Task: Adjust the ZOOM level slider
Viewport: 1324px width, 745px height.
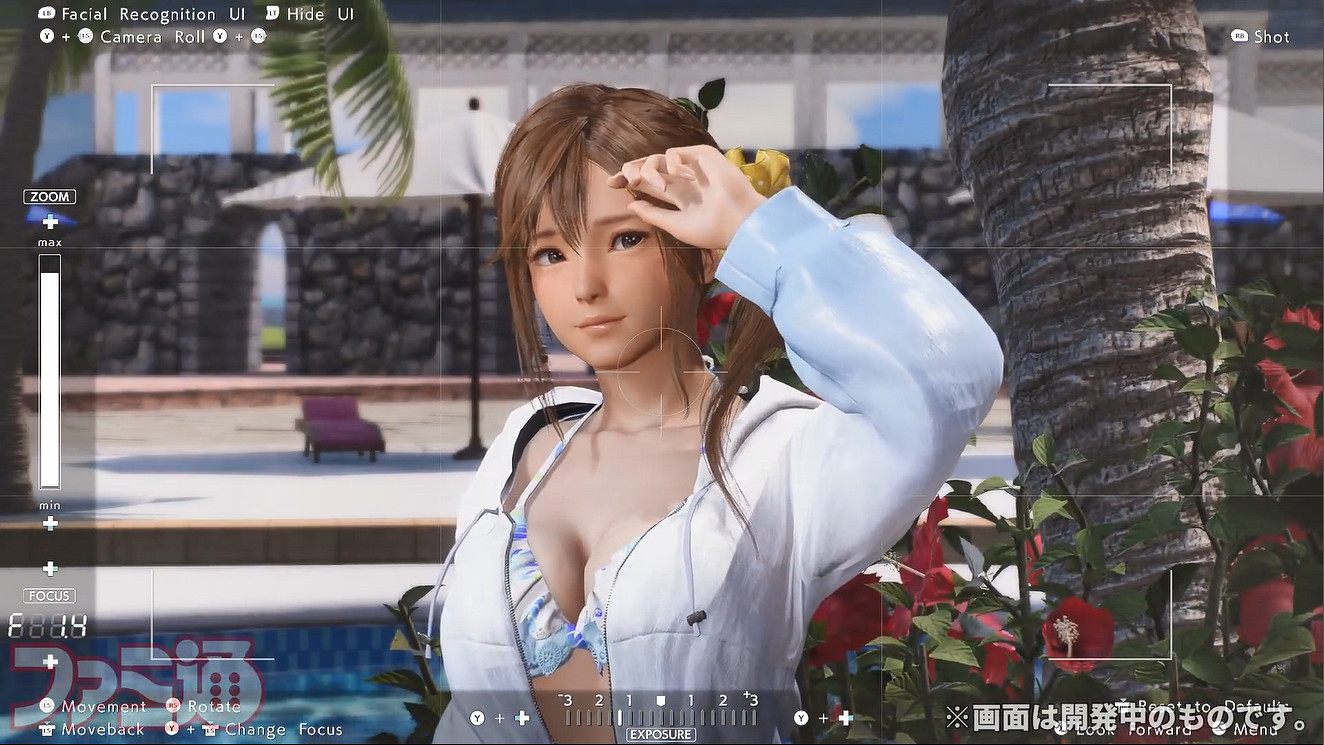Action: coord(49,370)
